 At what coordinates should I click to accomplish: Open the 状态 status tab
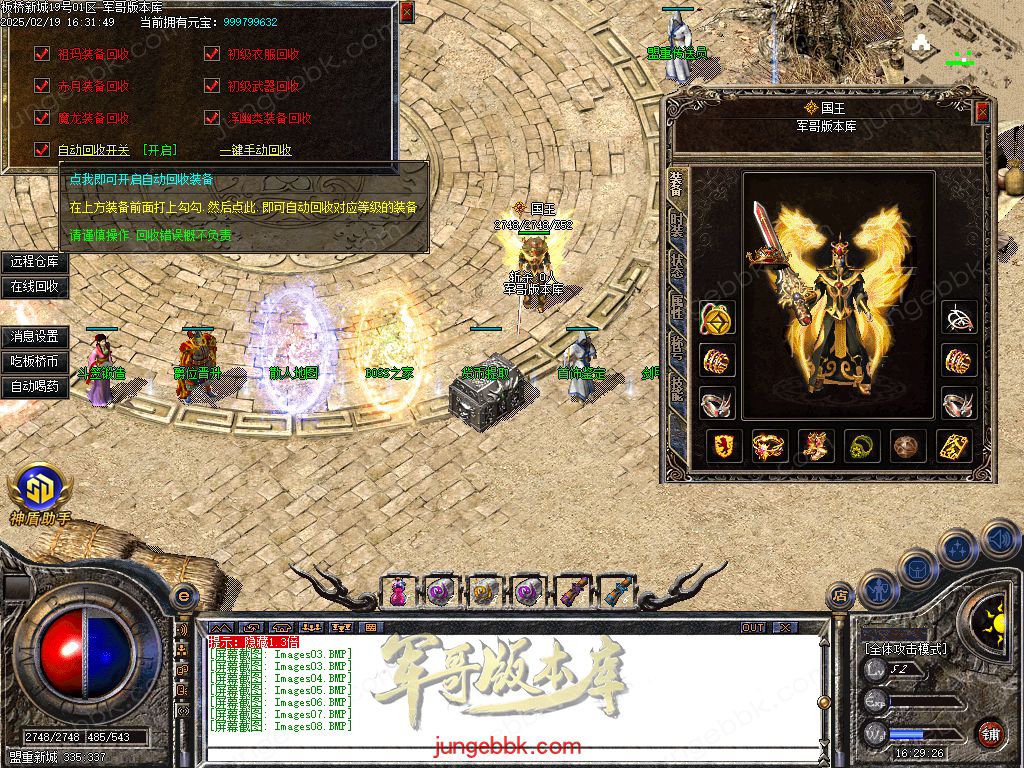[677, 265]
